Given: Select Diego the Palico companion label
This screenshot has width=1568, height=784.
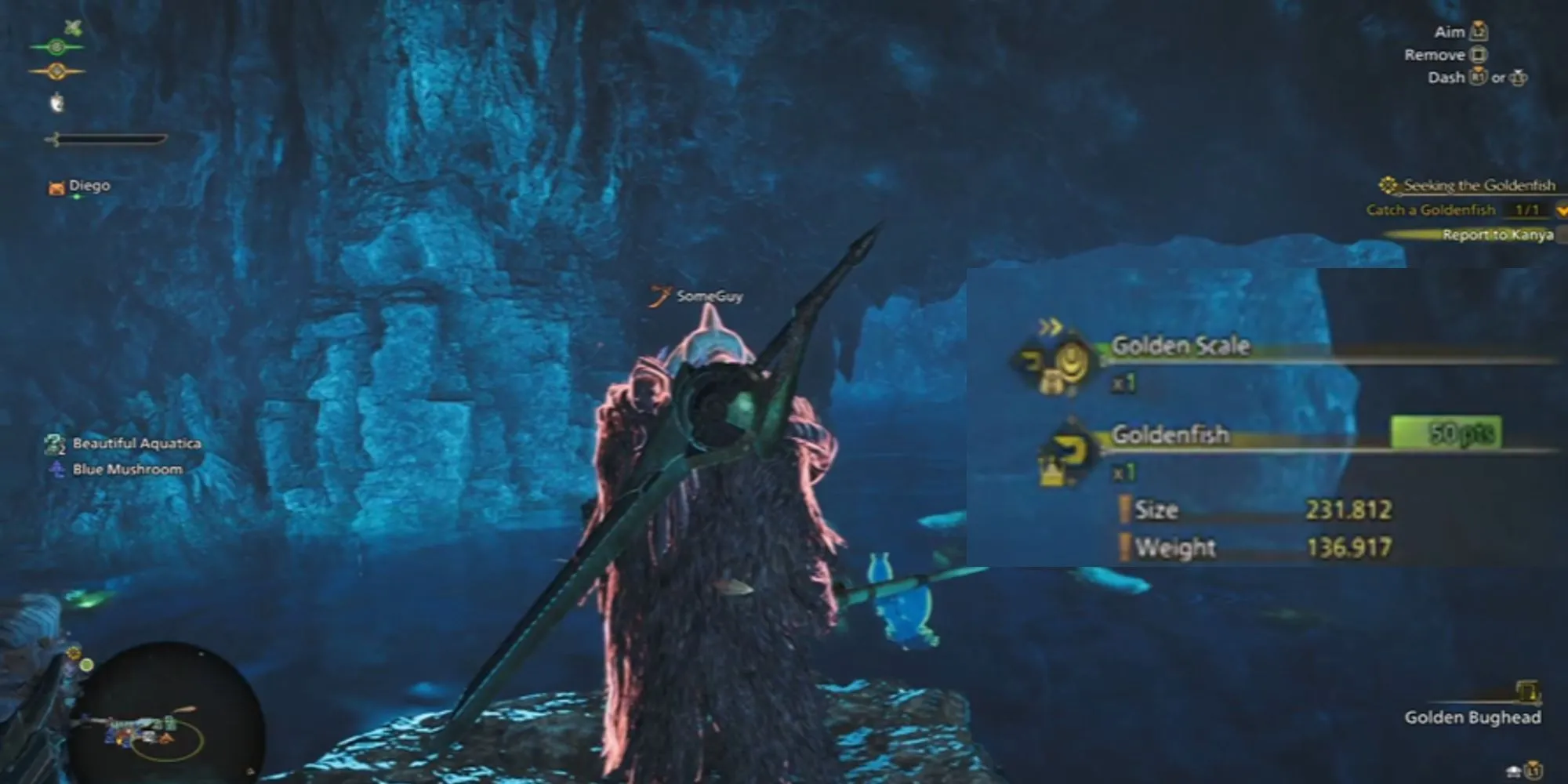Looking at the screenshot, I should (x=88, y=186).
